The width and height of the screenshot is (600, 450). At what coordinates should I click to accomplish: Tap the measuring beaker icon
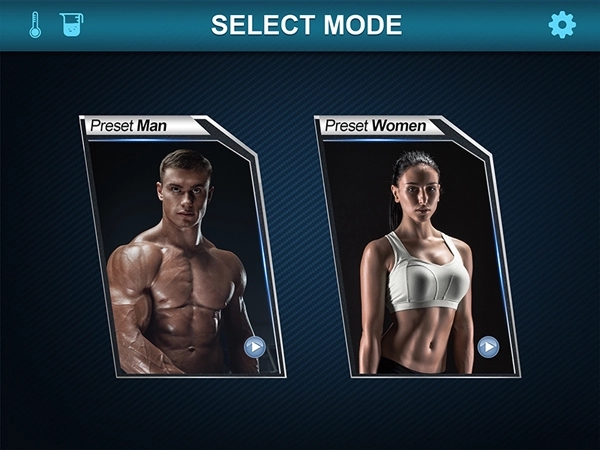click(71, 25)
